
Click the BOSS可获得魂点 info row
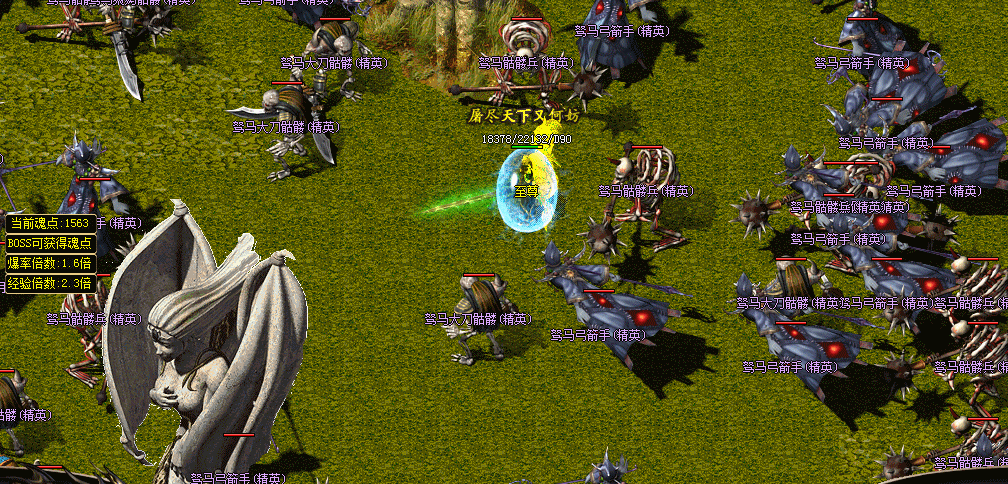pyautogui.click(x=50, y=243)
